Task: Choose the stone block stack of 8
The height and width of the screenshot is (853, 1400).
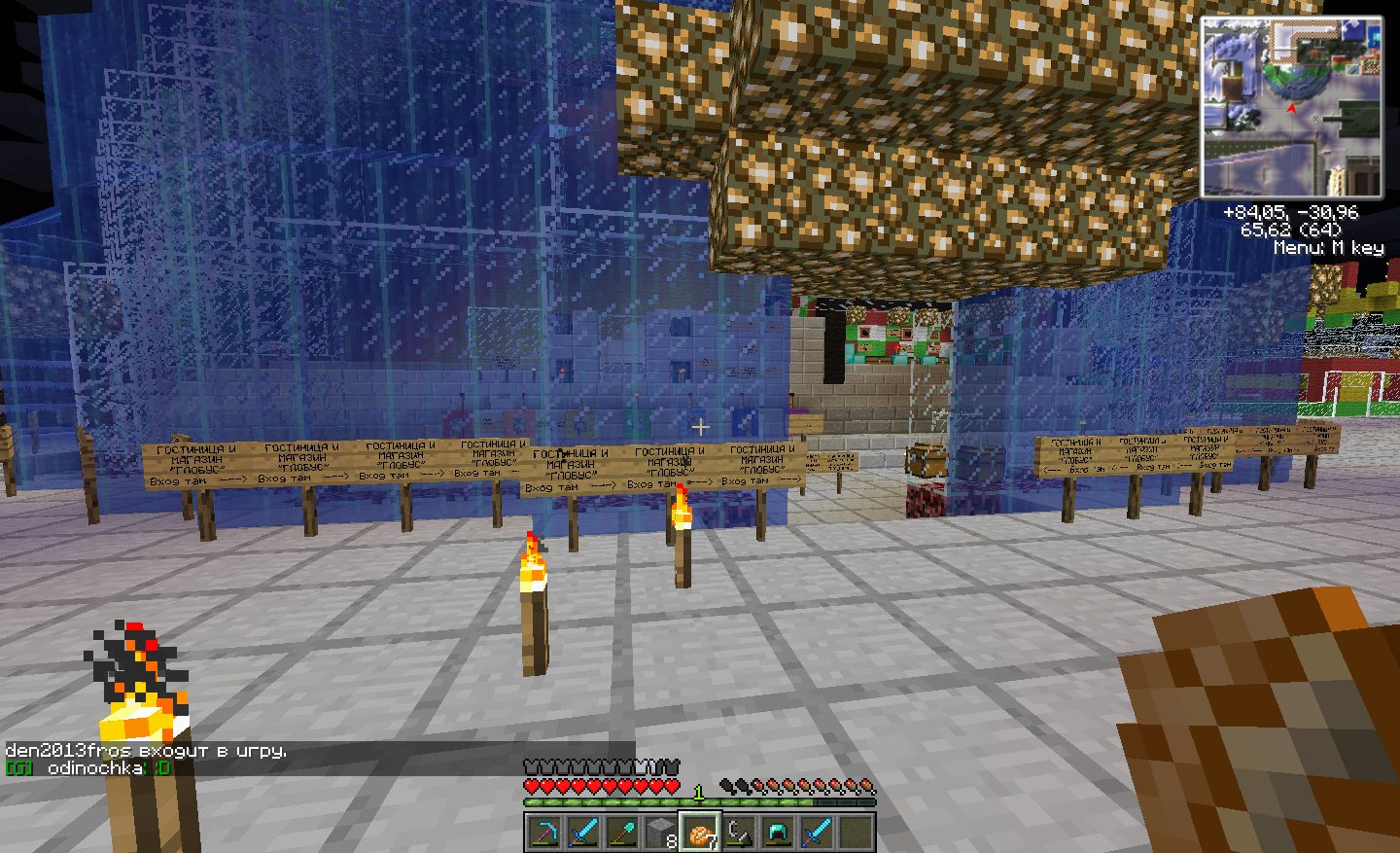Action: pyautogui.click(x=661, y=833)
